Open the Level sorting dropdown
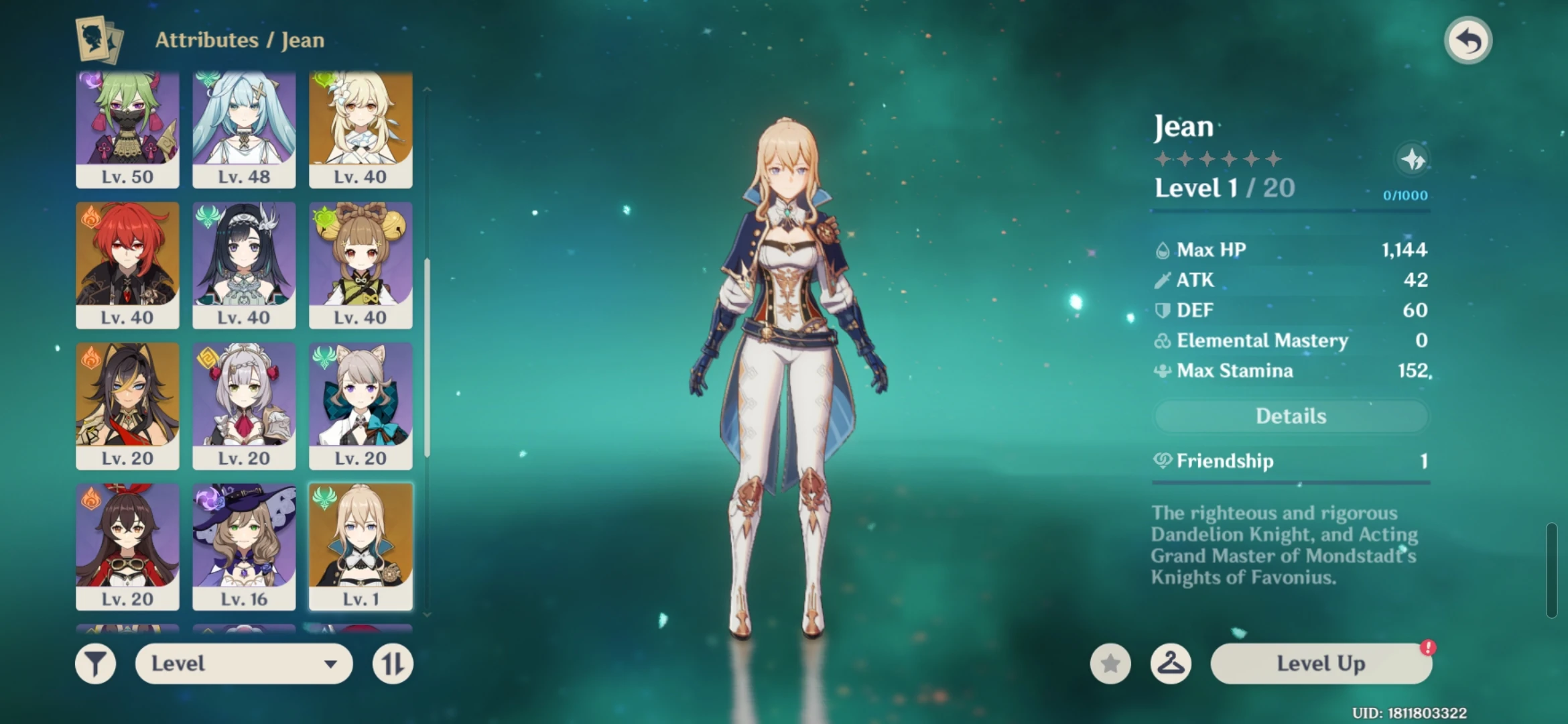 tap(243, 663)
